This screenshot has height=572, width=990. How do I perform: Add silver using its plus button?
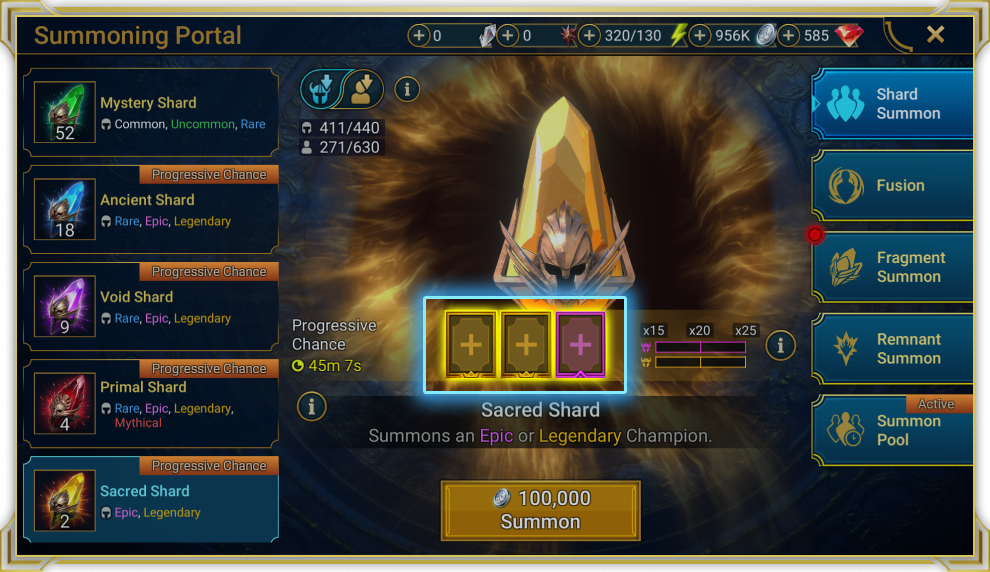[x=700, y=36]
